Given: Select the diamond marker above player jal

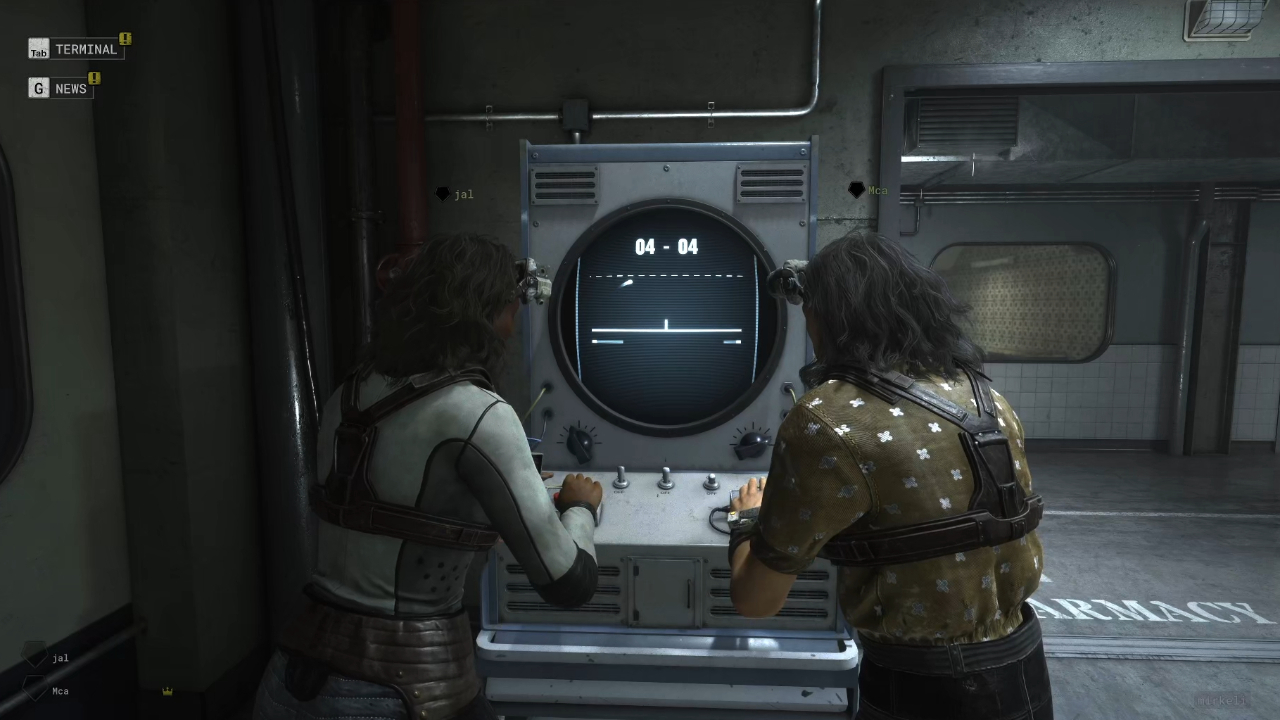Looking at the screenshot, I should (441, 193).
